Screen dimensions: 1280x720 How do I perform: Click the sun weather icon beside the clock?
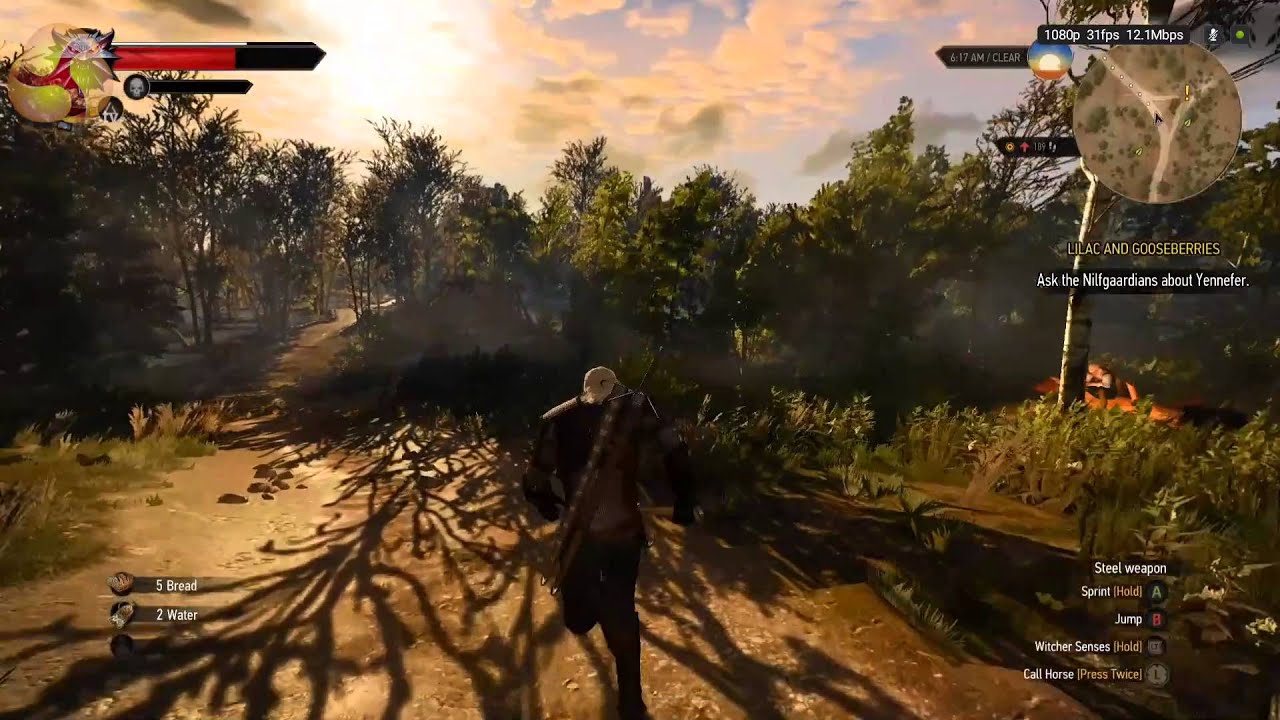tap(1049, 58)
